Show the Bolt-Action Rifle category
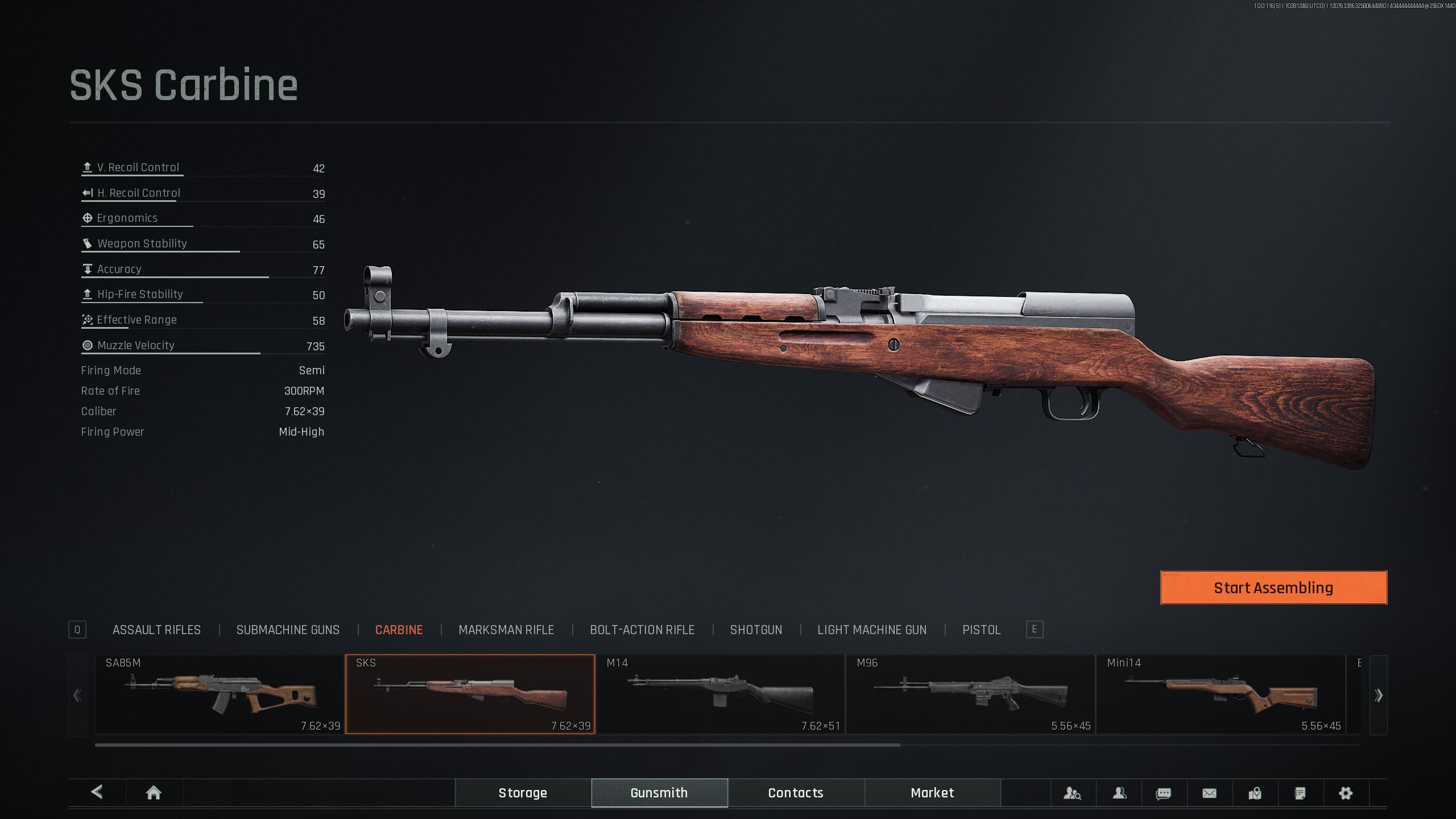Image resolution: width=1456 pixels, height=819 pixels. click(x=642, y=630)
